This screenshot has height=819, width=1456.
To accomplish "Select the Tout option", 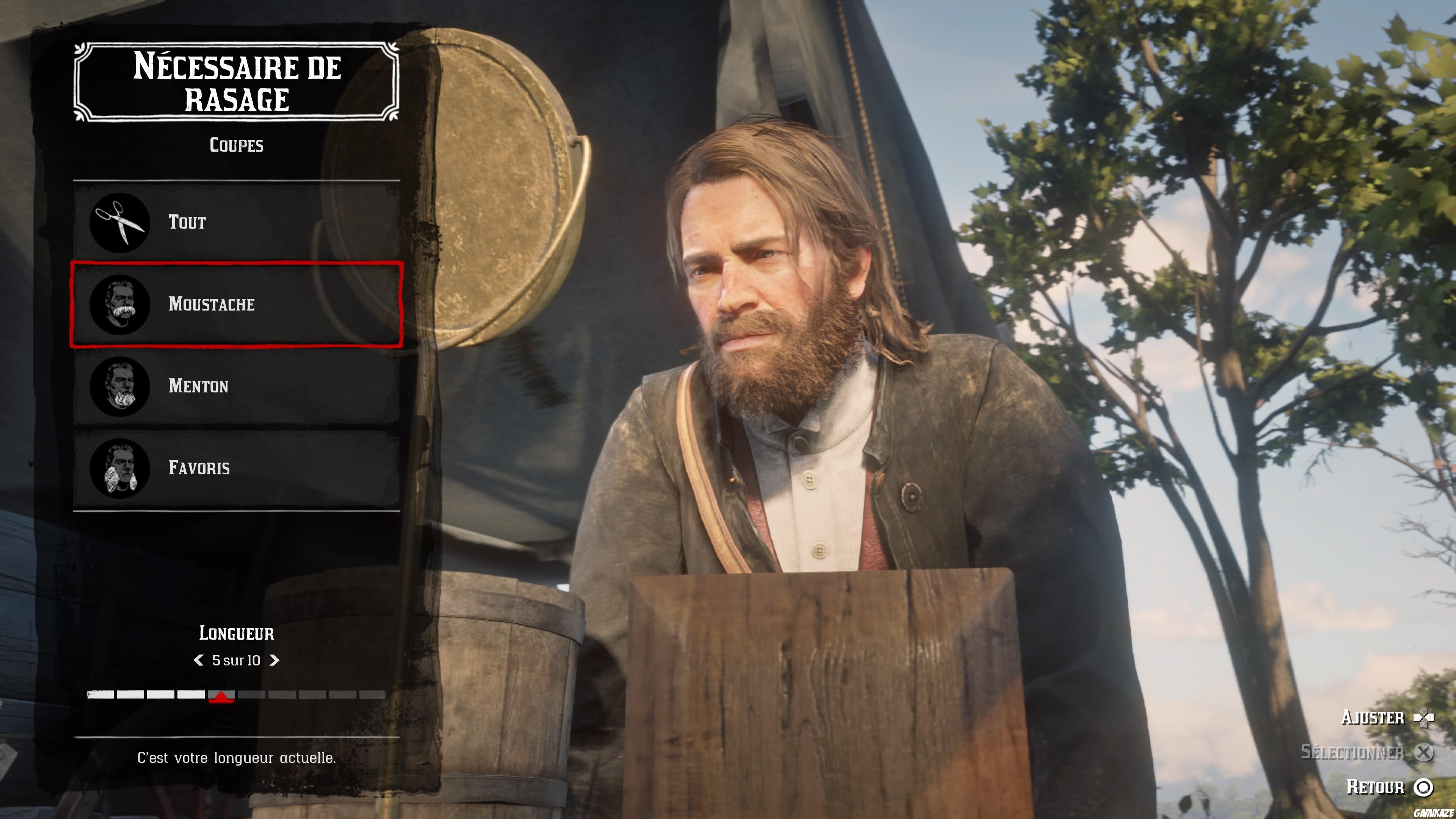I will [x=237, y=222].
